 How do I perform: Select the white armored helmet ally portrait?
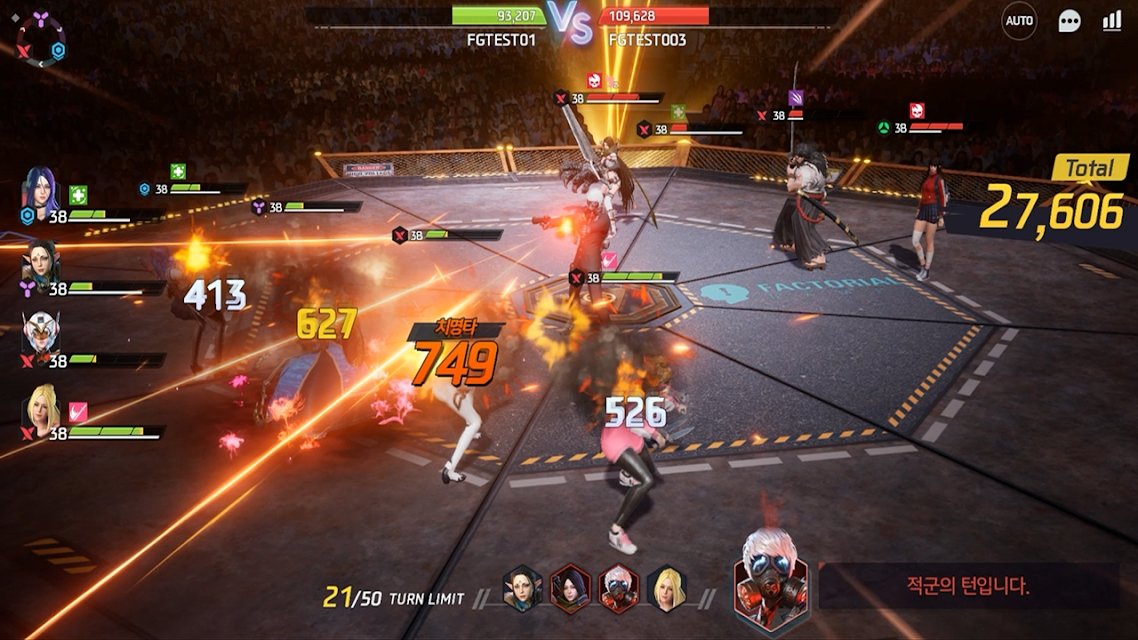[x=42, y=334]
